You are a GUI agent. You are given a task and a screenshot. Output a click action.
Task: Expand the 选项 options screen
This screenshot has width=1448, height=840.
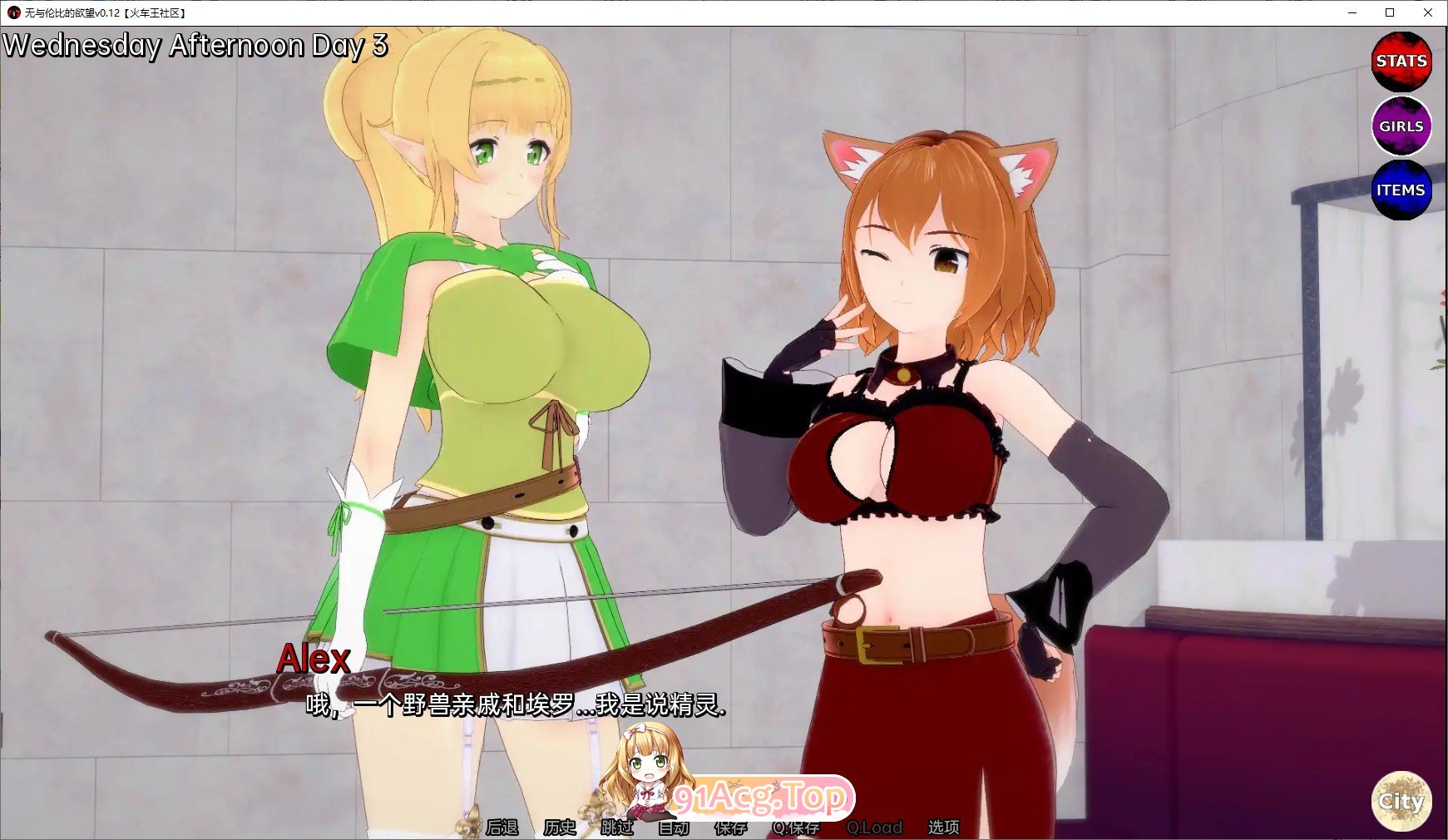pyautogui.click(x=944, y=828)
